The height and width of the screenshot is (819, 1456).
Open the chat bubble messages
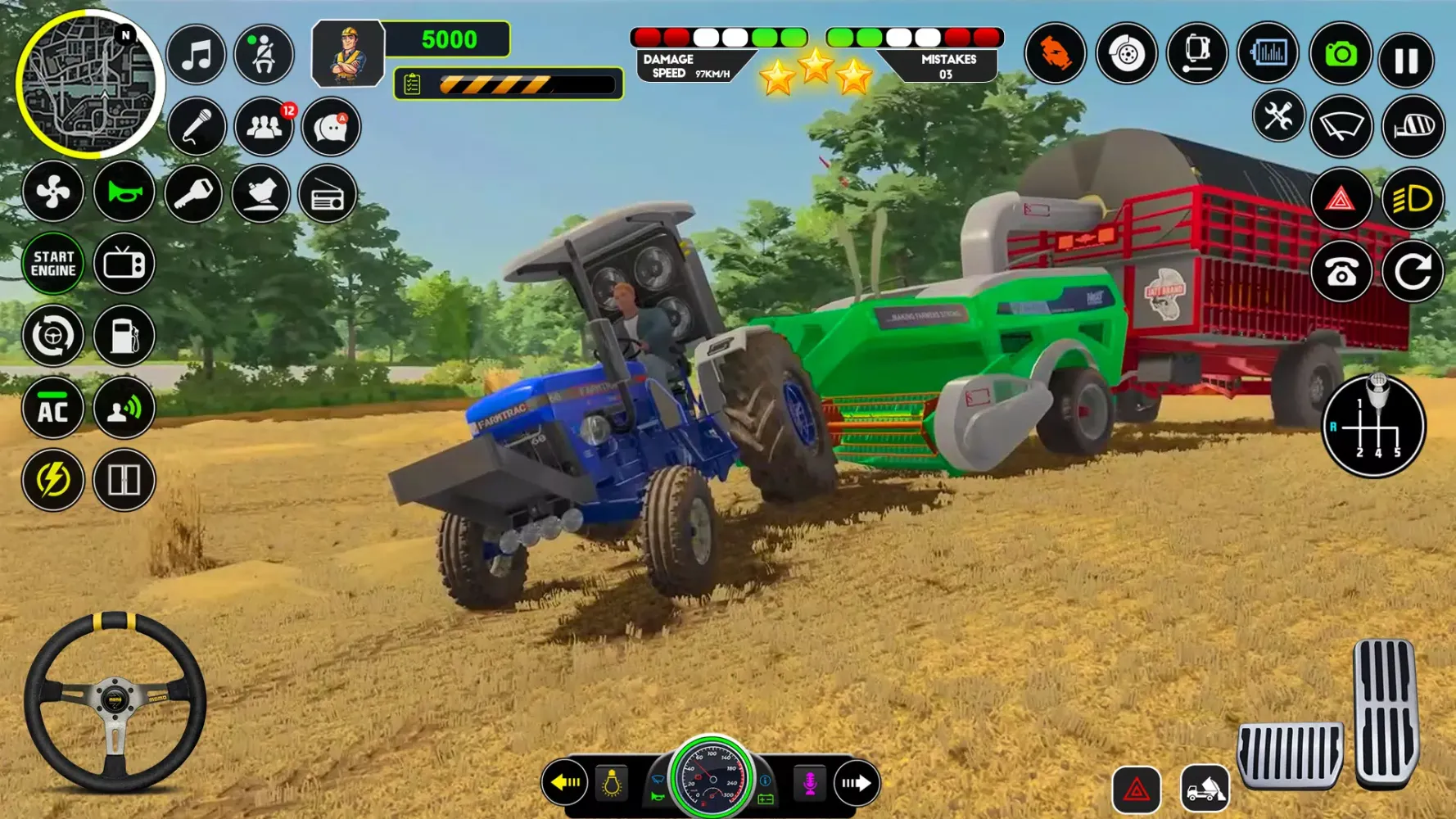[x=331, y=127]
